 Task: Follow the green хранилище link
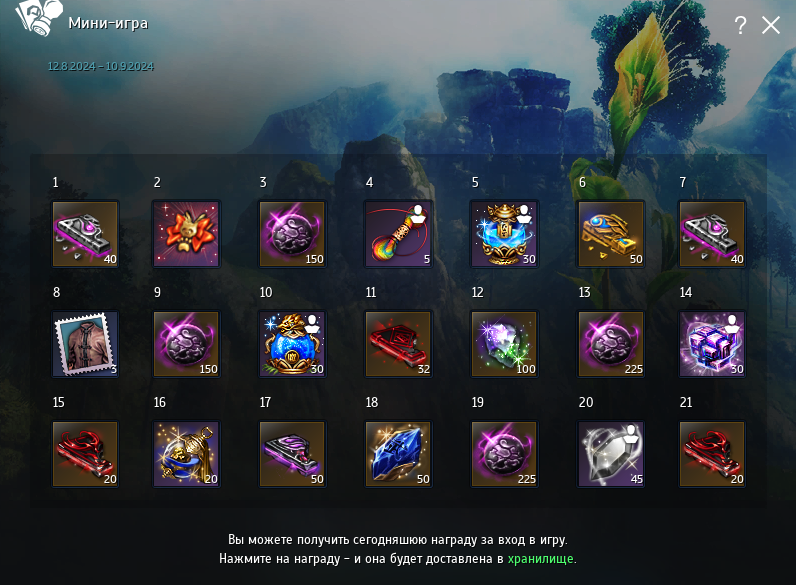click(x=541, y=559)
